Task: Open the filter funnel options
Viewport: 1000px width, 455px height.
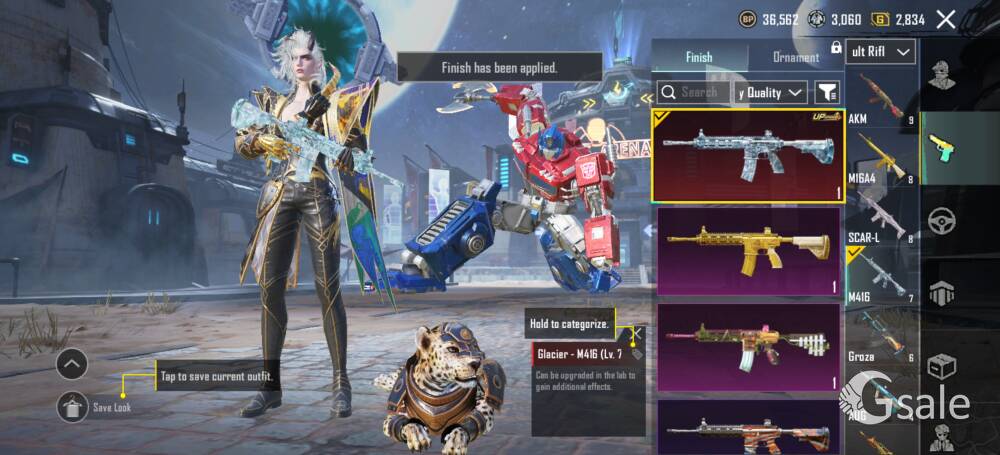Action: 827,92
